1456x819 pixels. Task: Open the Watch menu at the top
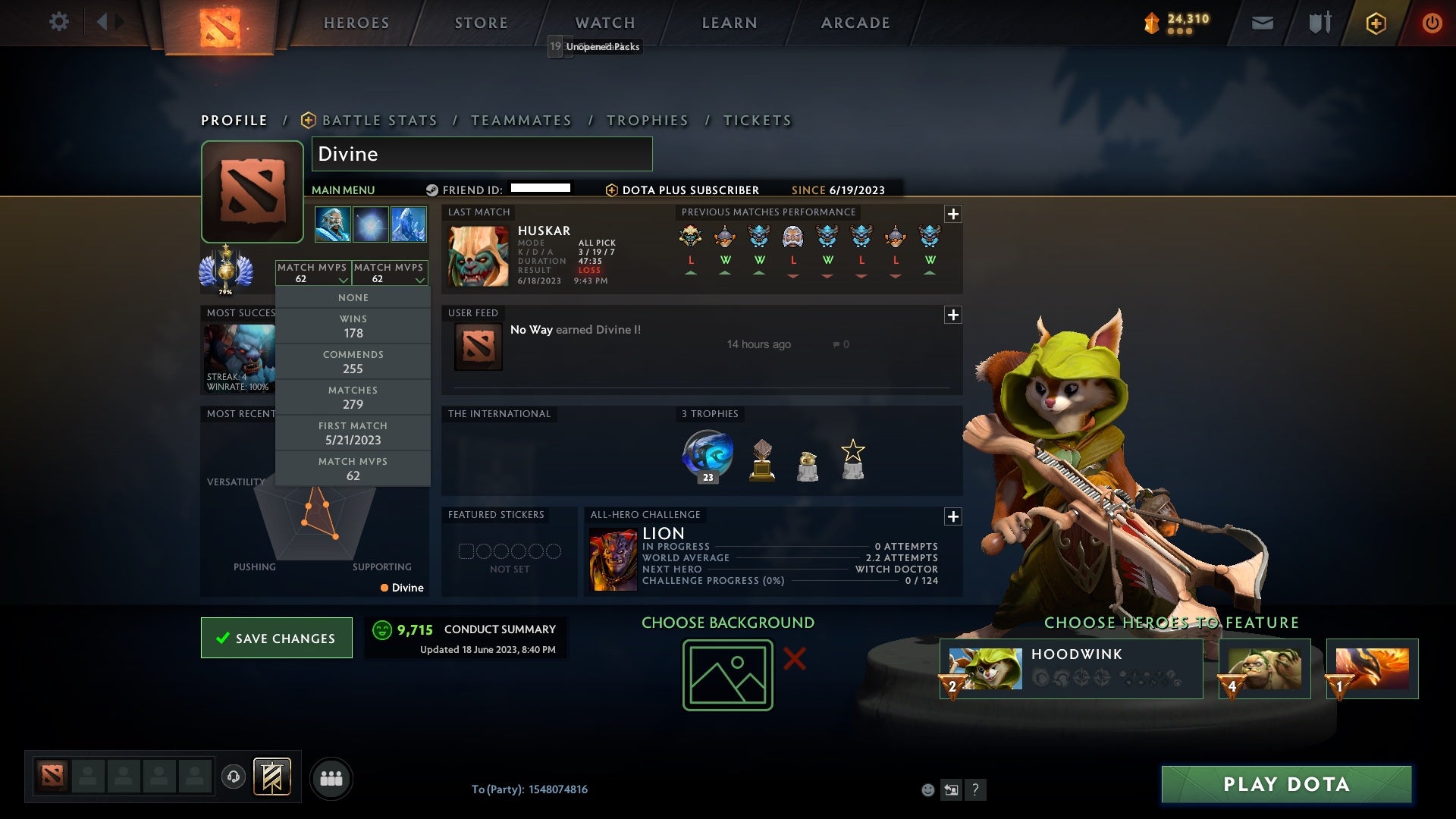(x=604, y=22)
